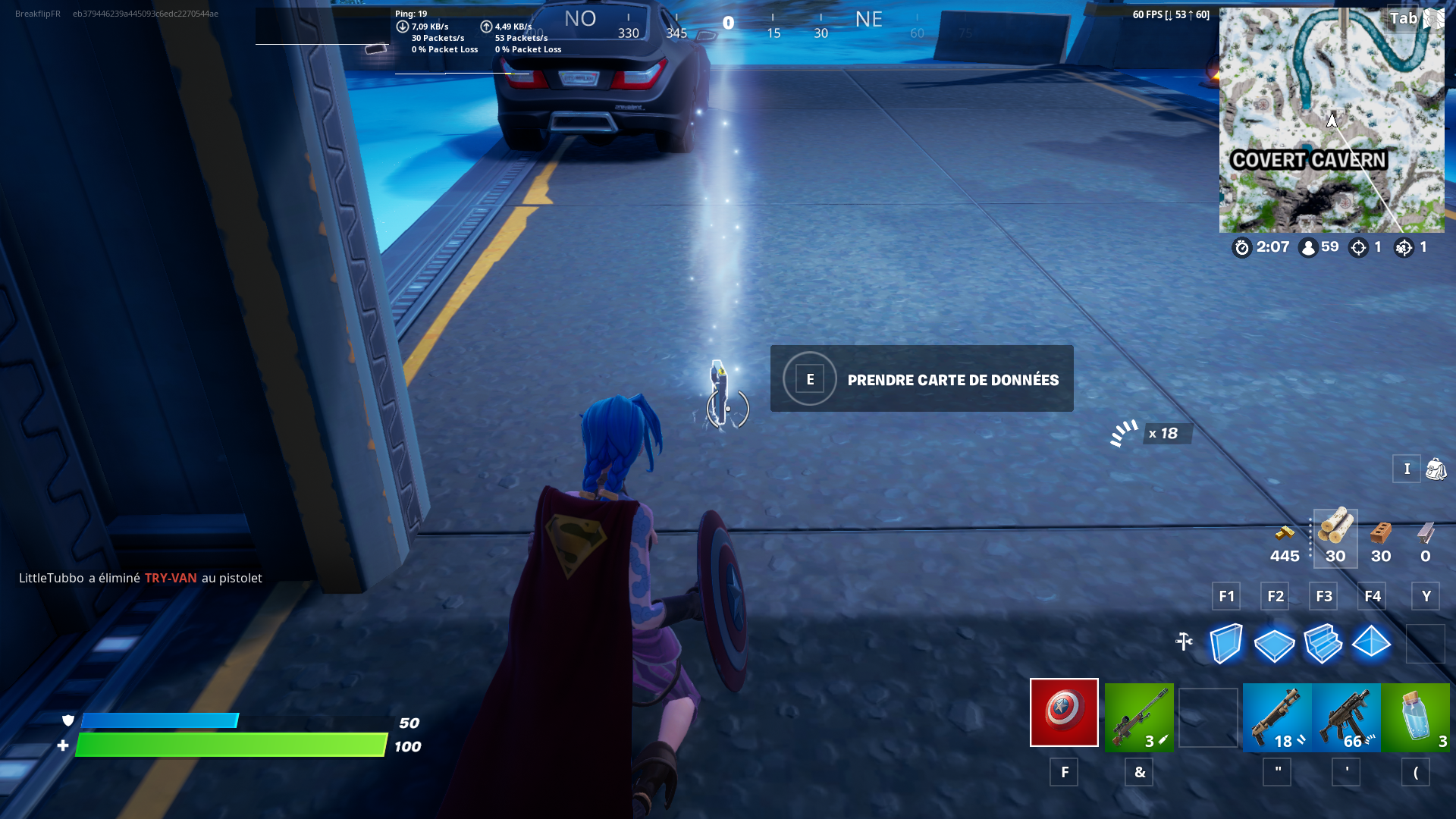Viewport: 1456px width, 819px height.
Task: Click the Prendre Carte de Données prompt
Action: pyautogui.click(x=921, y=378)
